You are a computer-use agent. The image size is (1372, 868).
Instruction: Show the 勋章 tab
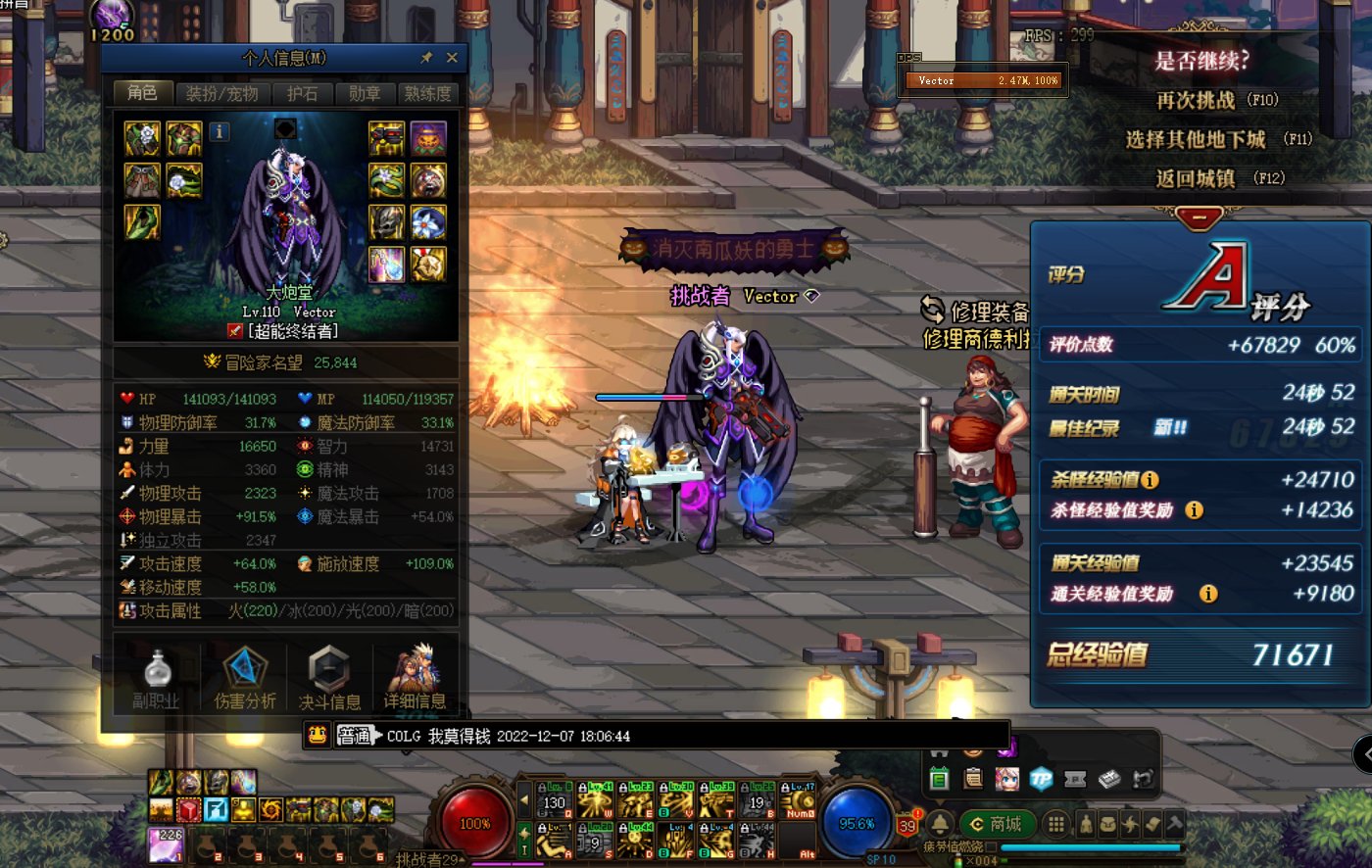click(364, 94)
